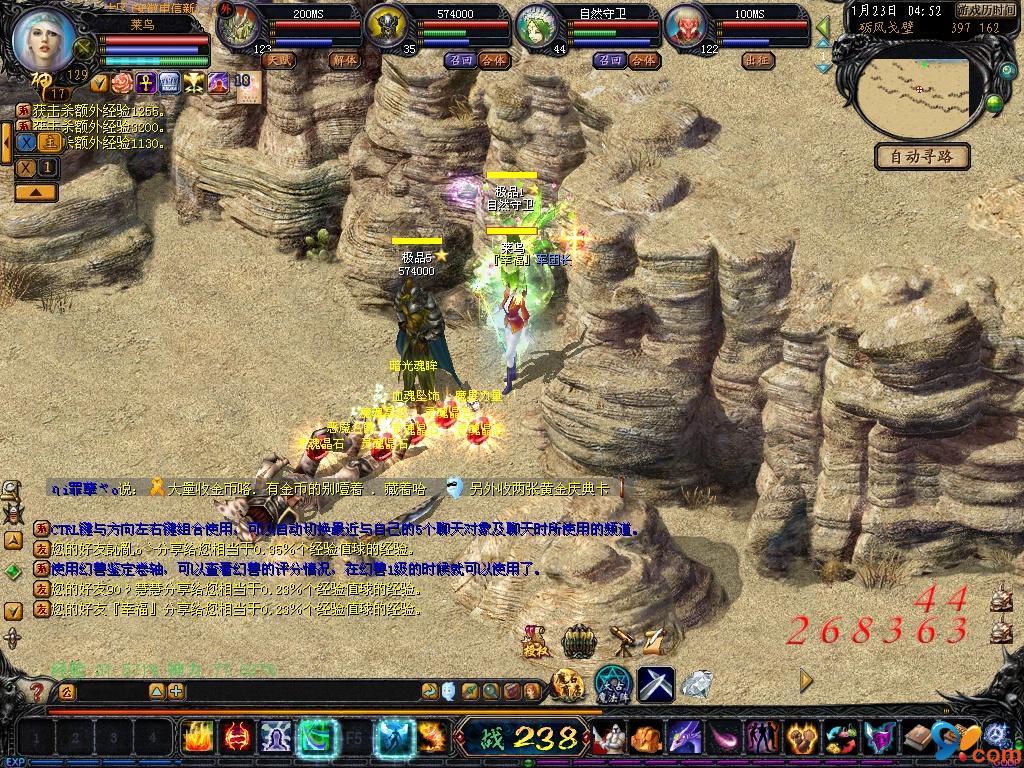Click the 解体 button
Screen dimensions: 1024x768
[343, 60]
